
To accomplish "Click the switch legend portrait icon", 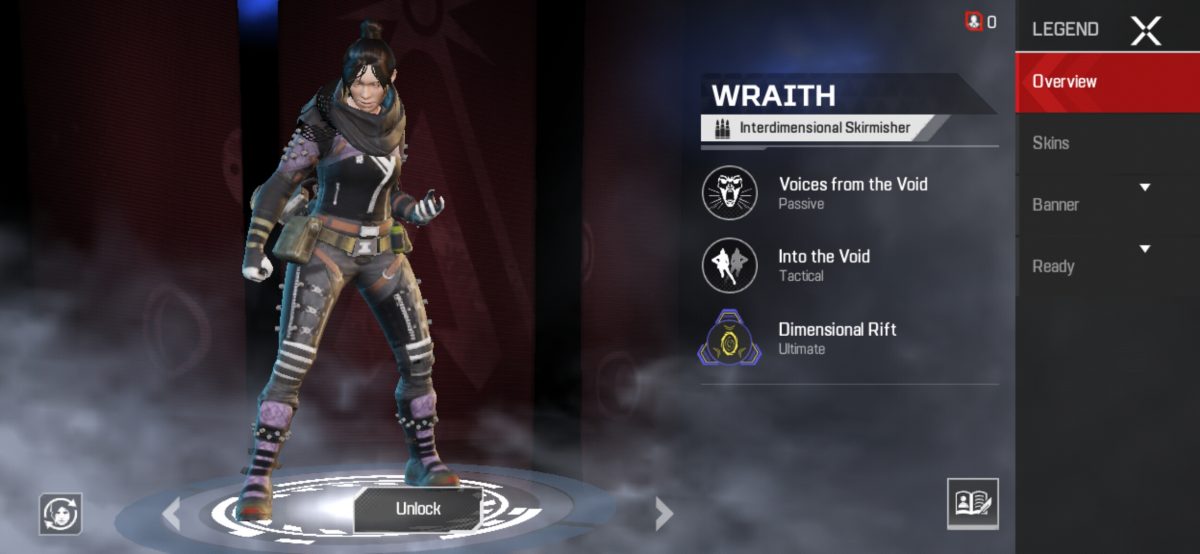I will 60,514.
